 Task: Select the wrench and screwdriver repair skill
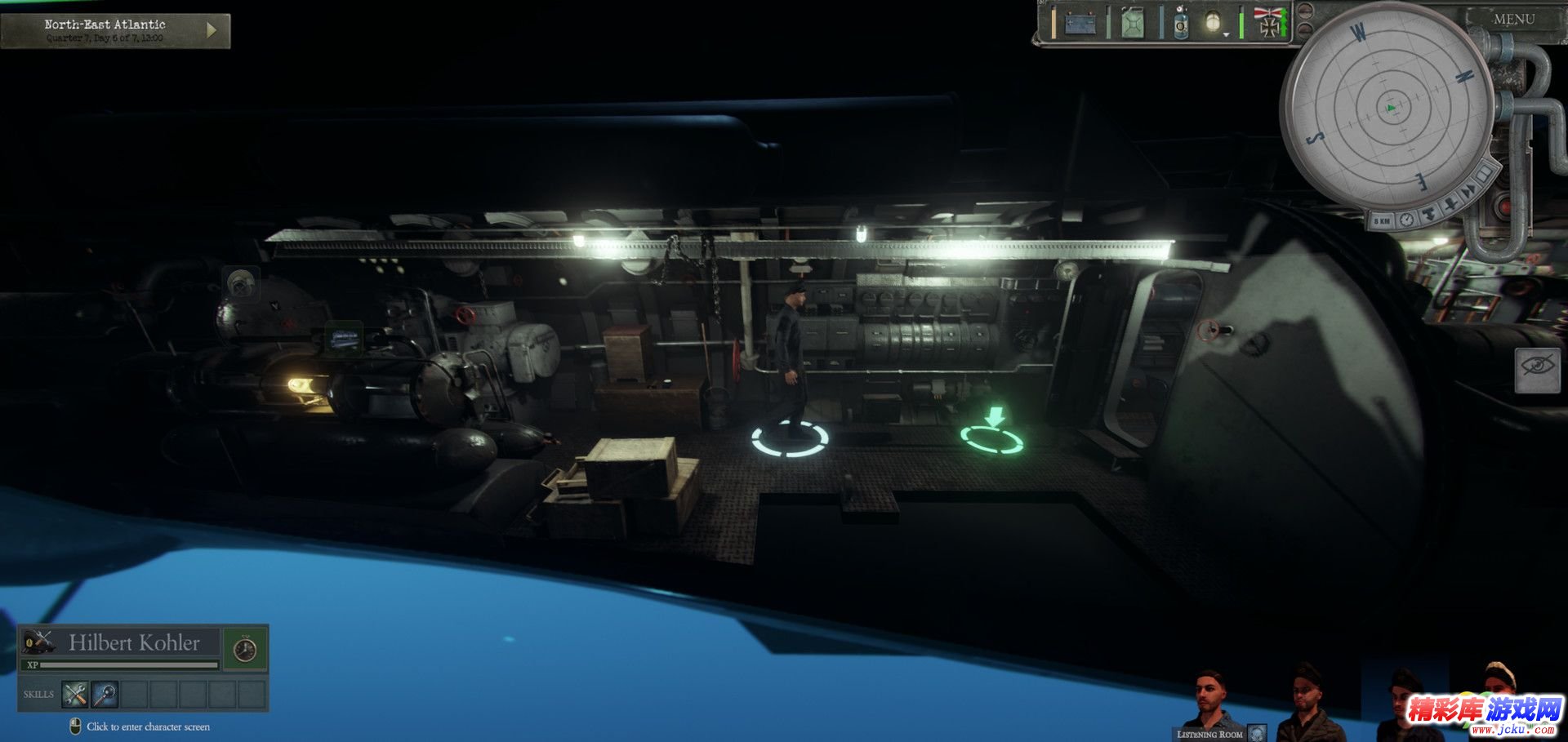[x=75, y=694]
